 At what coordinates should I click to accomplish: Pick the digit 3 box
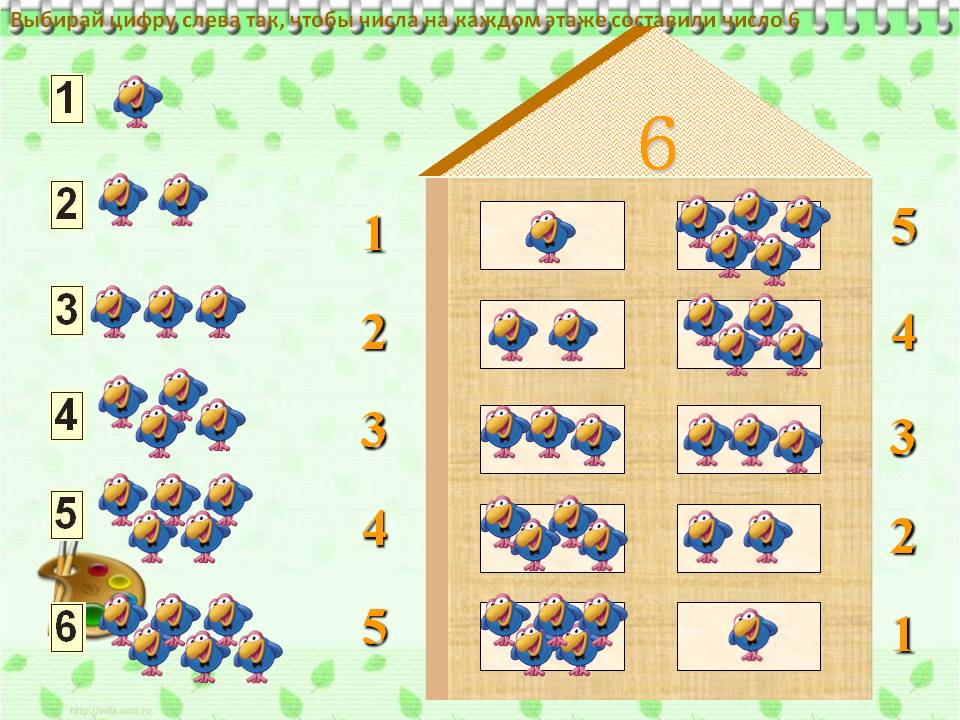coord(66,310)
